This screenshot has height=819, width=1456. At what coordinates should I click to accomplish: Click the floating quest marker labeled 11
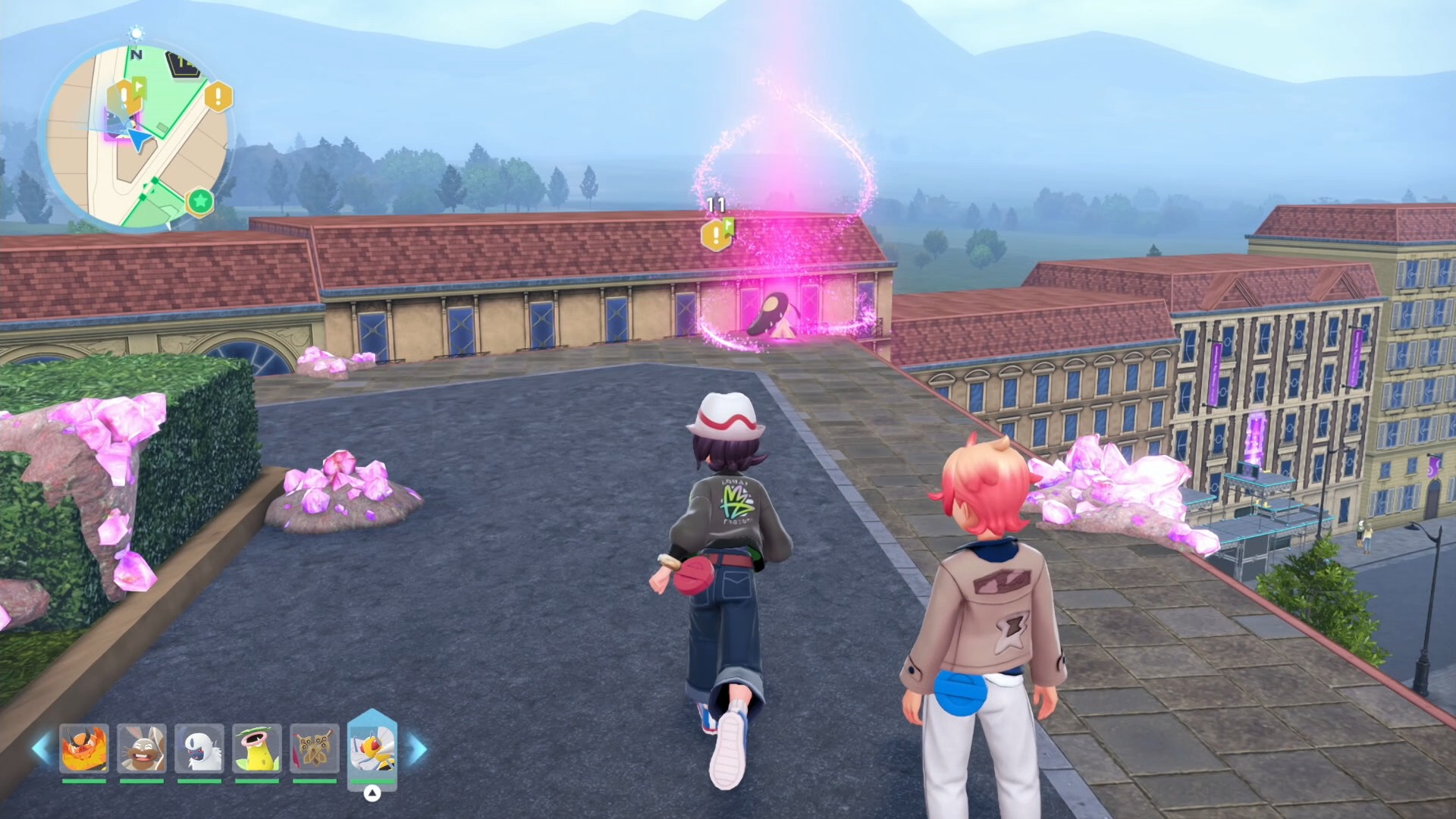pyautogui.click(x=717, y=234)
